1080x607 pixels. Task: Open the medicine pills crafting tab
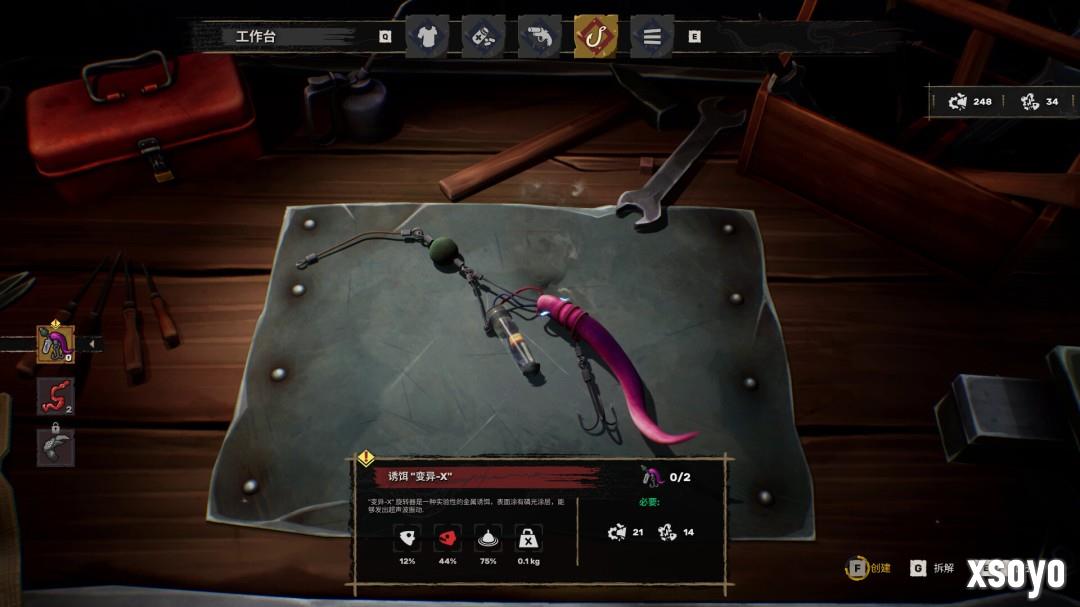(x=483, y=37)
